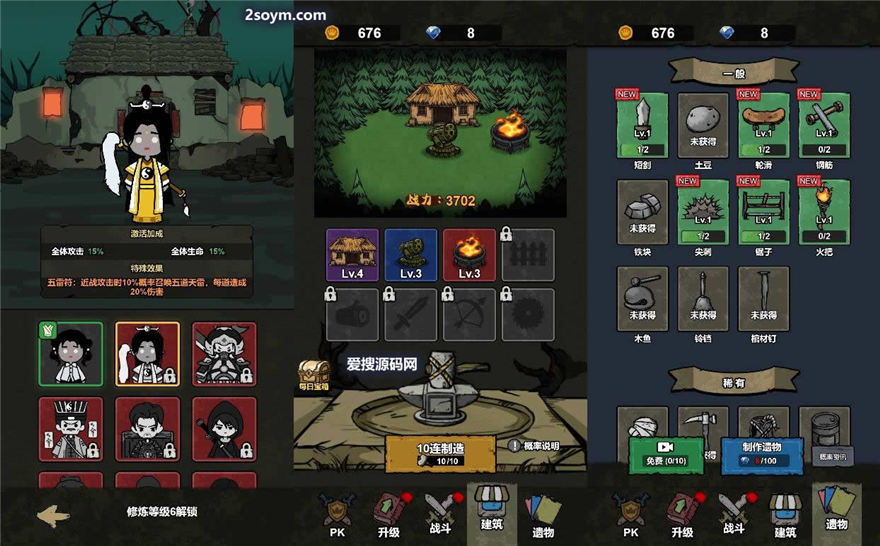Select the Lv.4 thatched hut building
This screenshot has height=546, width=880.
[352, 255]
